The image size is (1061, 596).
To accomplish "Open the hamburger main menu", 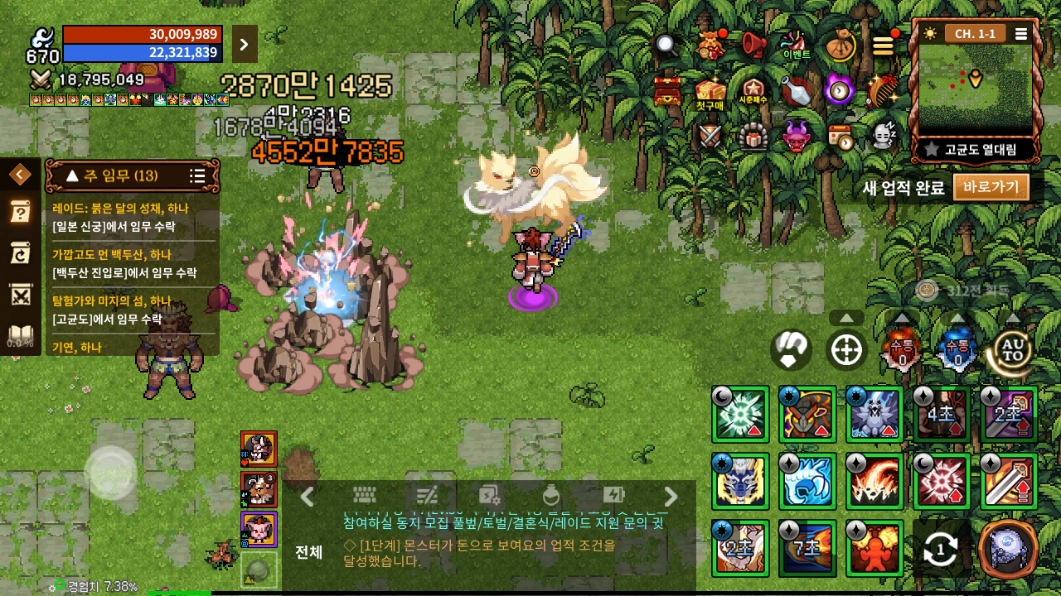I will tap(883, 46).
